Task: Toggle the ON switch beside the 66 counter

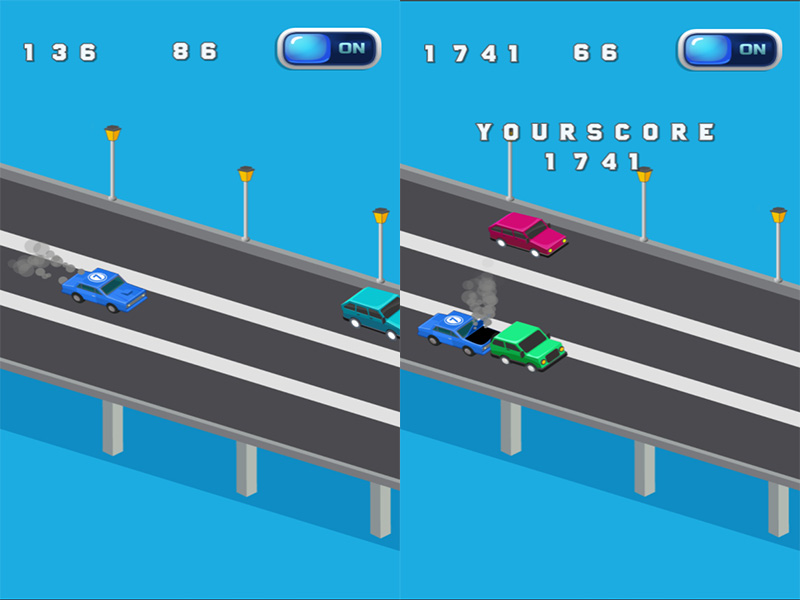Action: click(728, 49)
